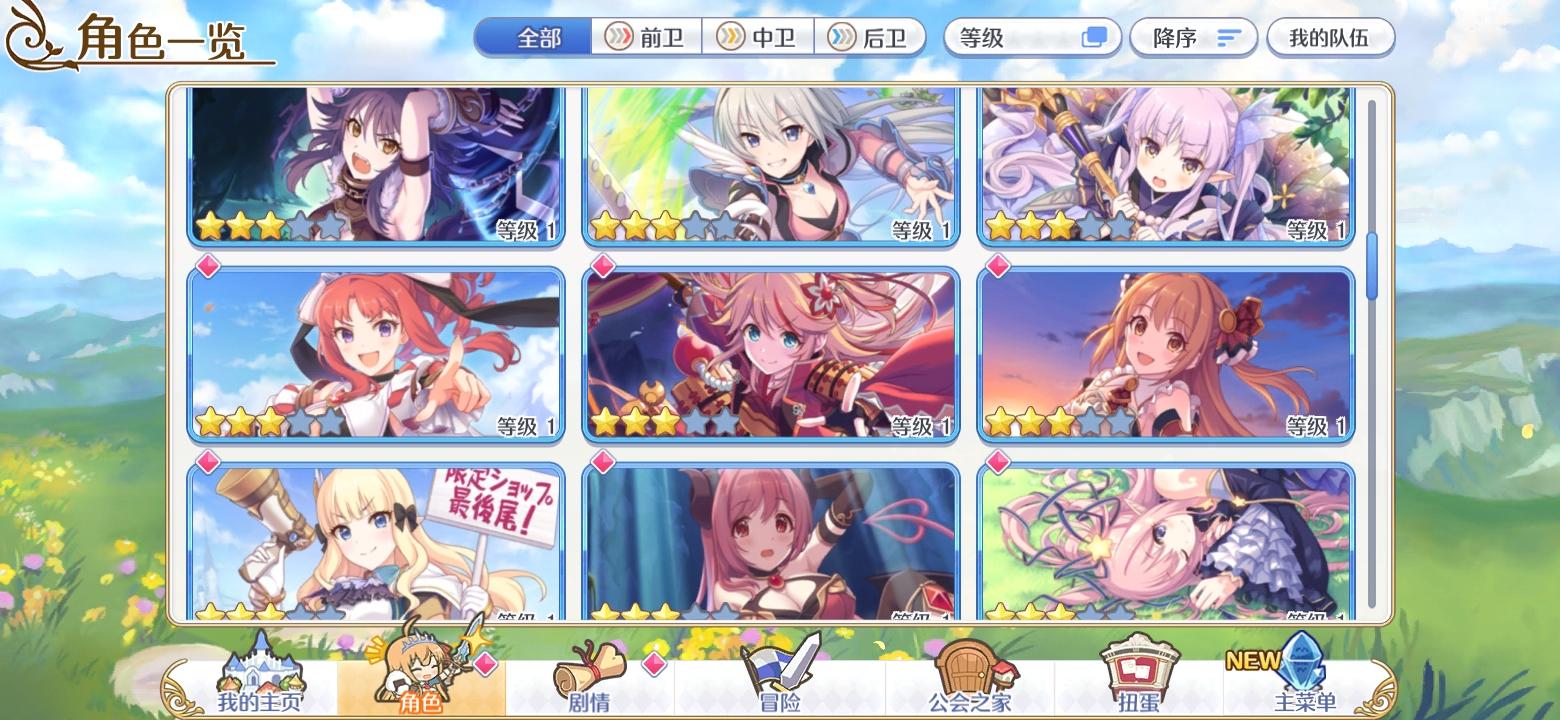Toggle 降序 descending sort order
This screenshot has width=1560, height=720.
click(1193, 36)
